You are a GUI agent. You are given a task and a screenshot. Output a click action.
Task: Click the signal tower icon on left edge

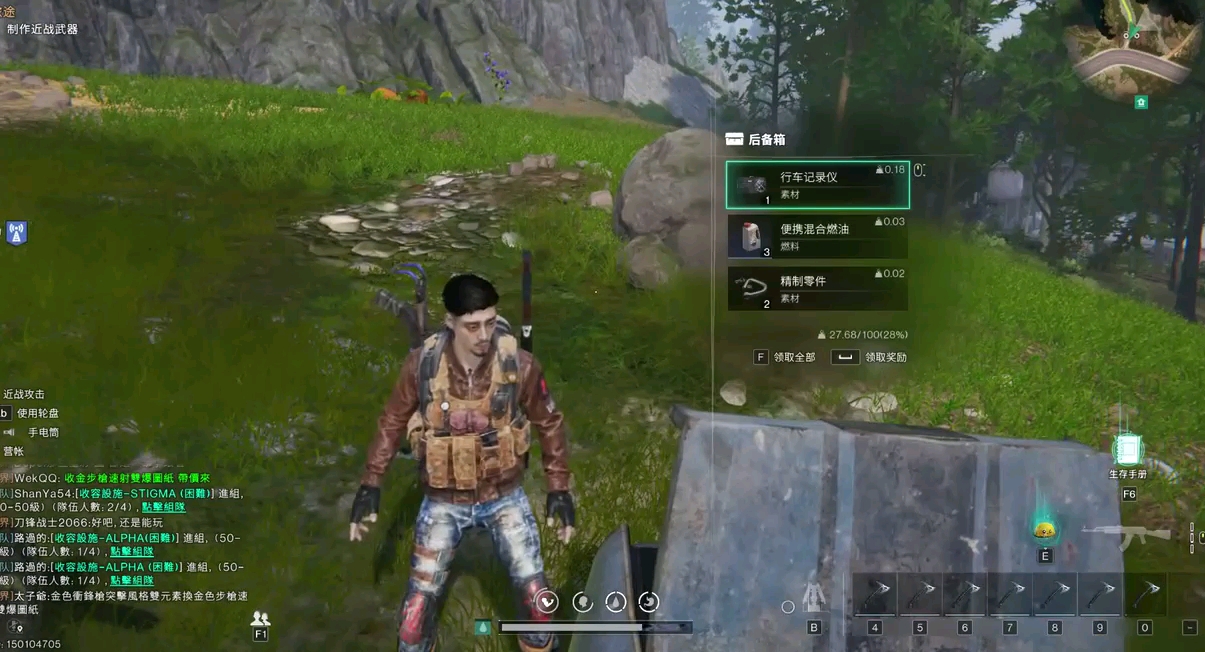pyautogui.click(x=16, y=233)
